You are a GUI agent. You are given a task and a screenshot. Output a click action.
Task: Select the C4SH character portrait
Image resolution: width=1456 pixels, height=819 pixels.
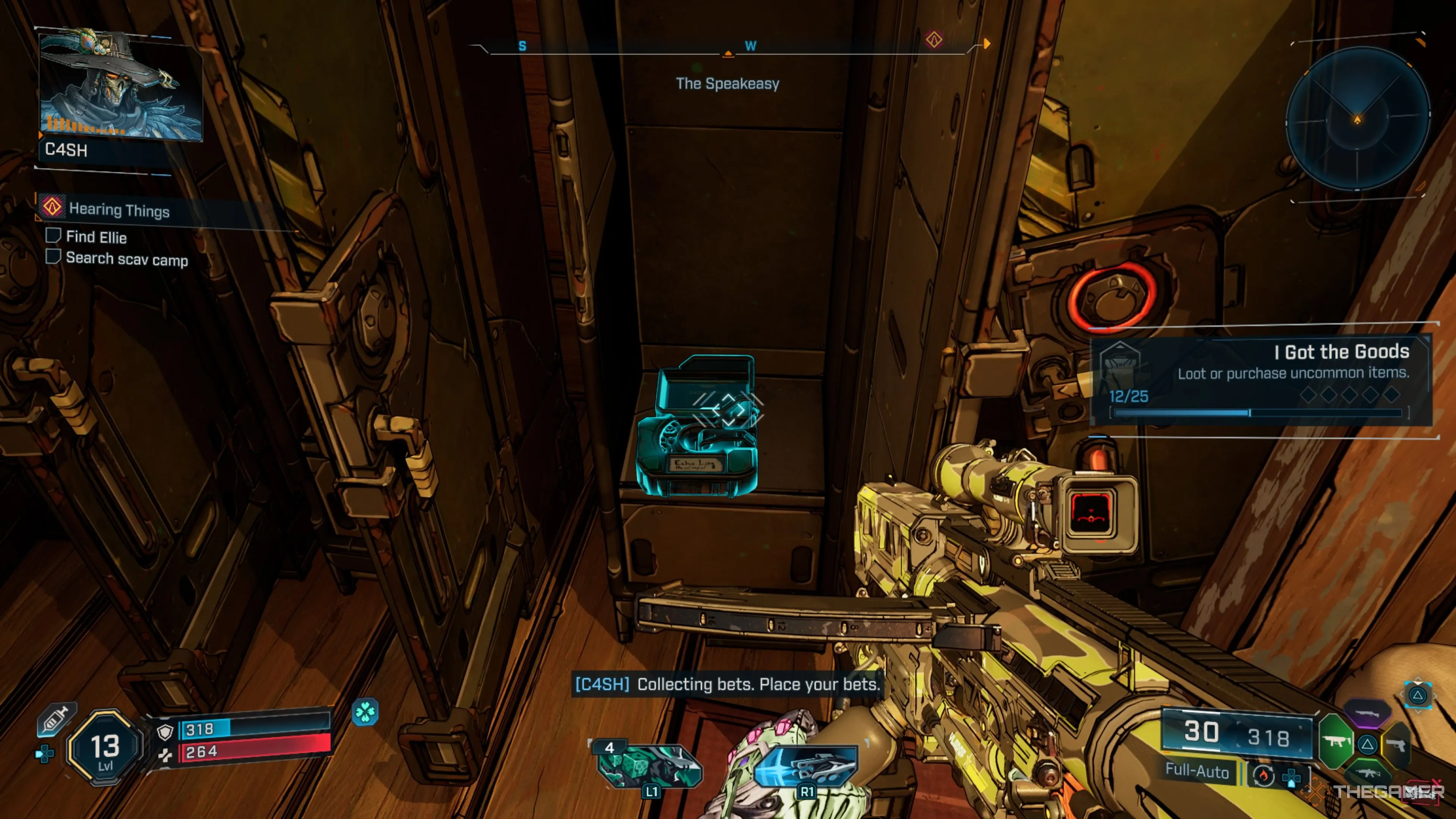pyautogui.click(x=120, y=85)
